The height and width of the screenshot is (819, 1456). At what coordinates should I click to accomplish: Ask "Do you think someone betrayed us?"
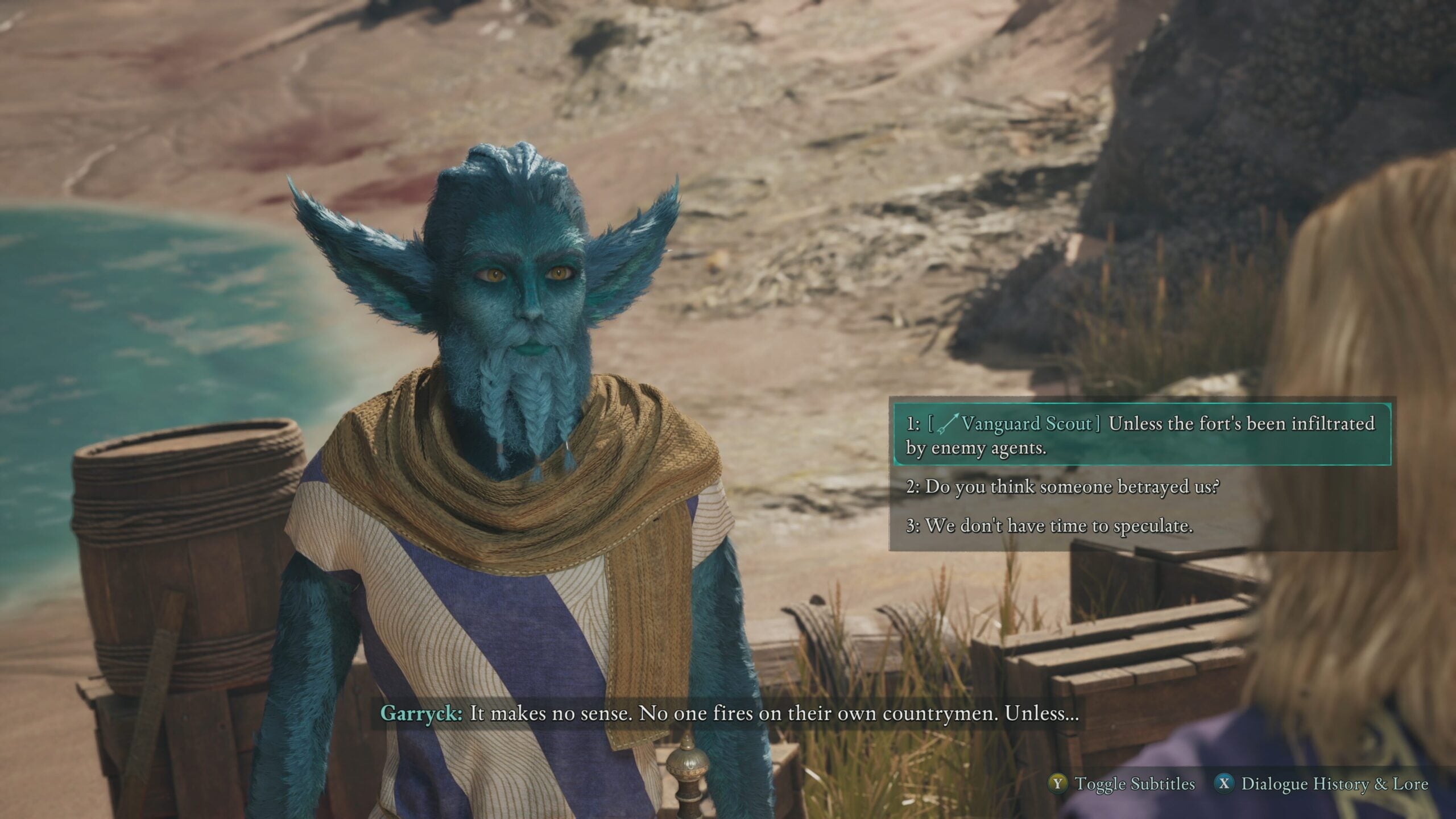coord(1062,487)
